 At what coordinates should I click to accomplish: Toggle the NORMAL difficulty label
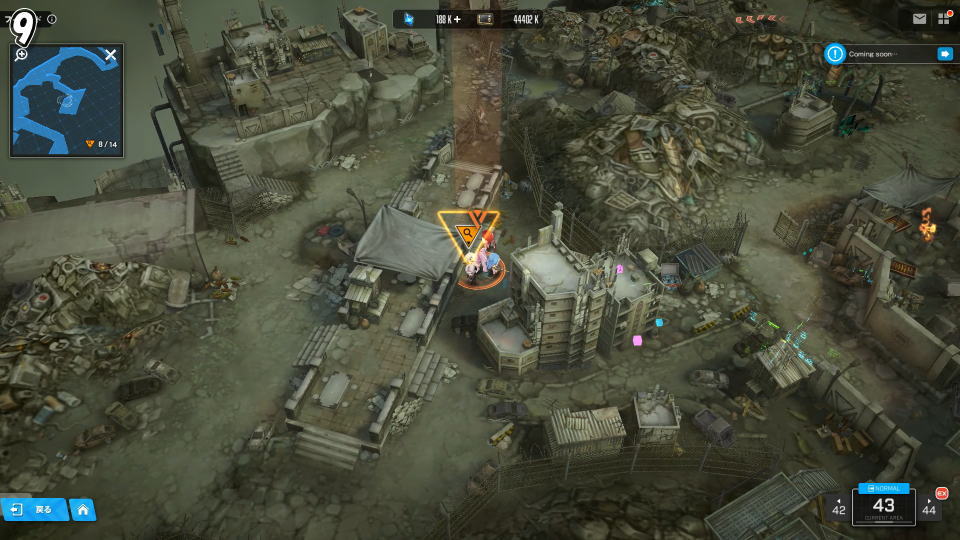coord(884,488)
